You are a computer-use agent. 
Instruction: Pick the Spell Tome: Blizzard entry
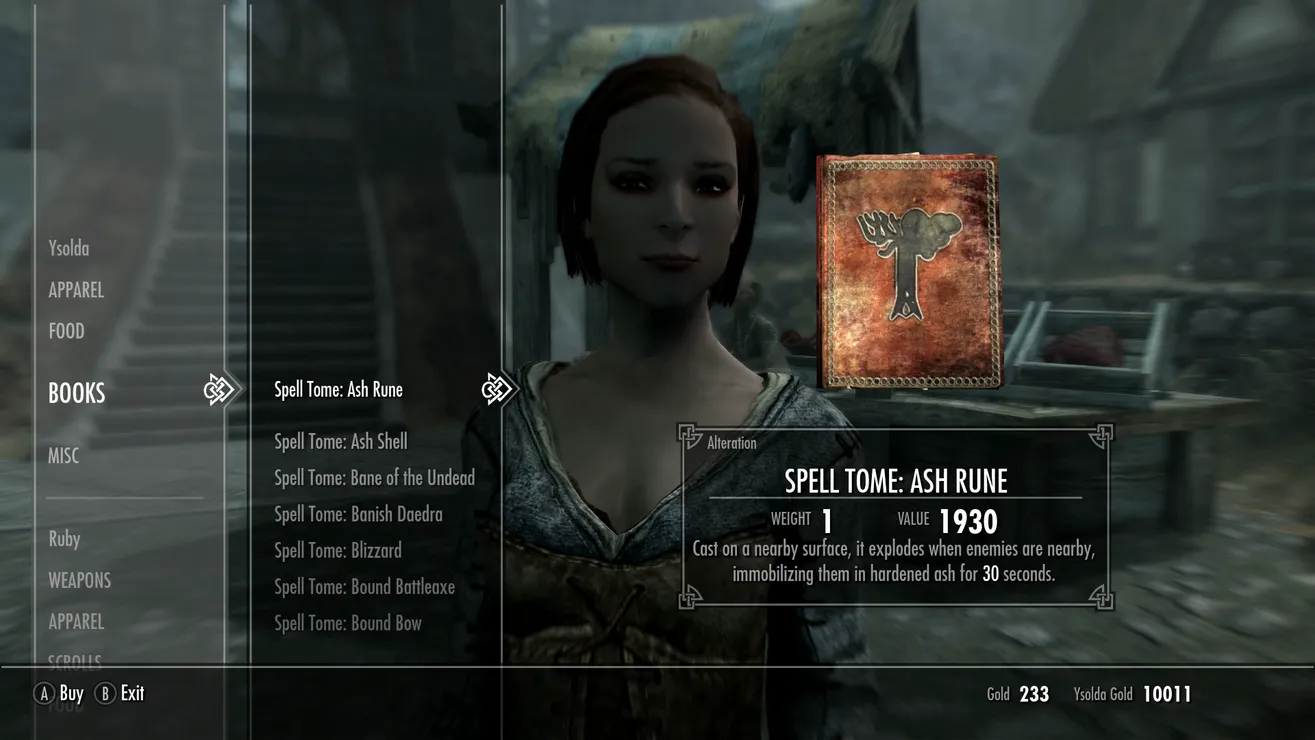338,550
